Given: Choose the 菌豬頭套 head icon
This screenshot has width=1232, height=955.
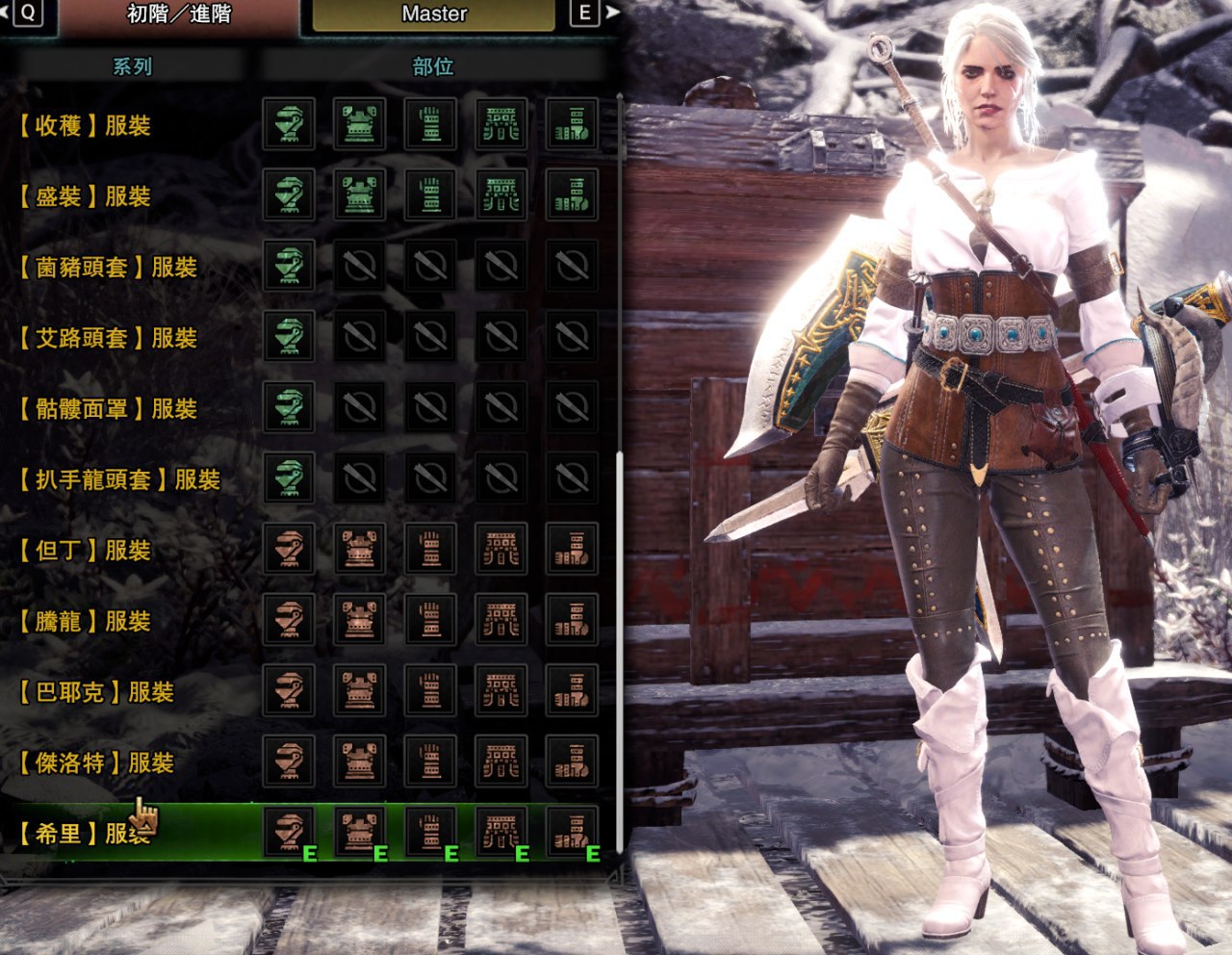Looking at the screenshot, I should (x=289, y=267).
